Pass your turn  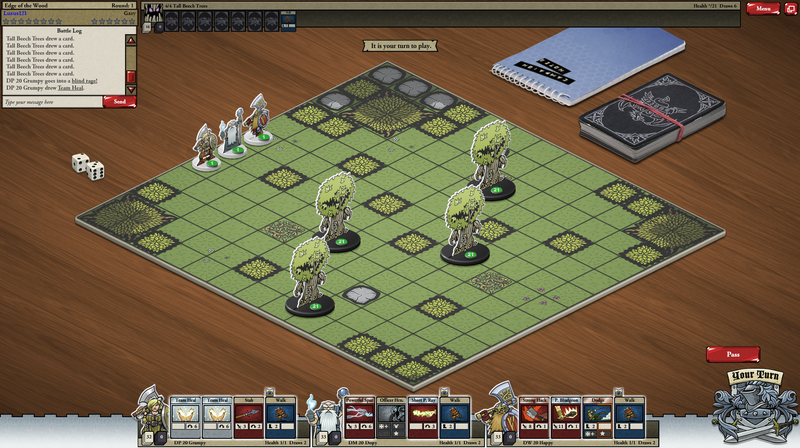click(732, 354)
